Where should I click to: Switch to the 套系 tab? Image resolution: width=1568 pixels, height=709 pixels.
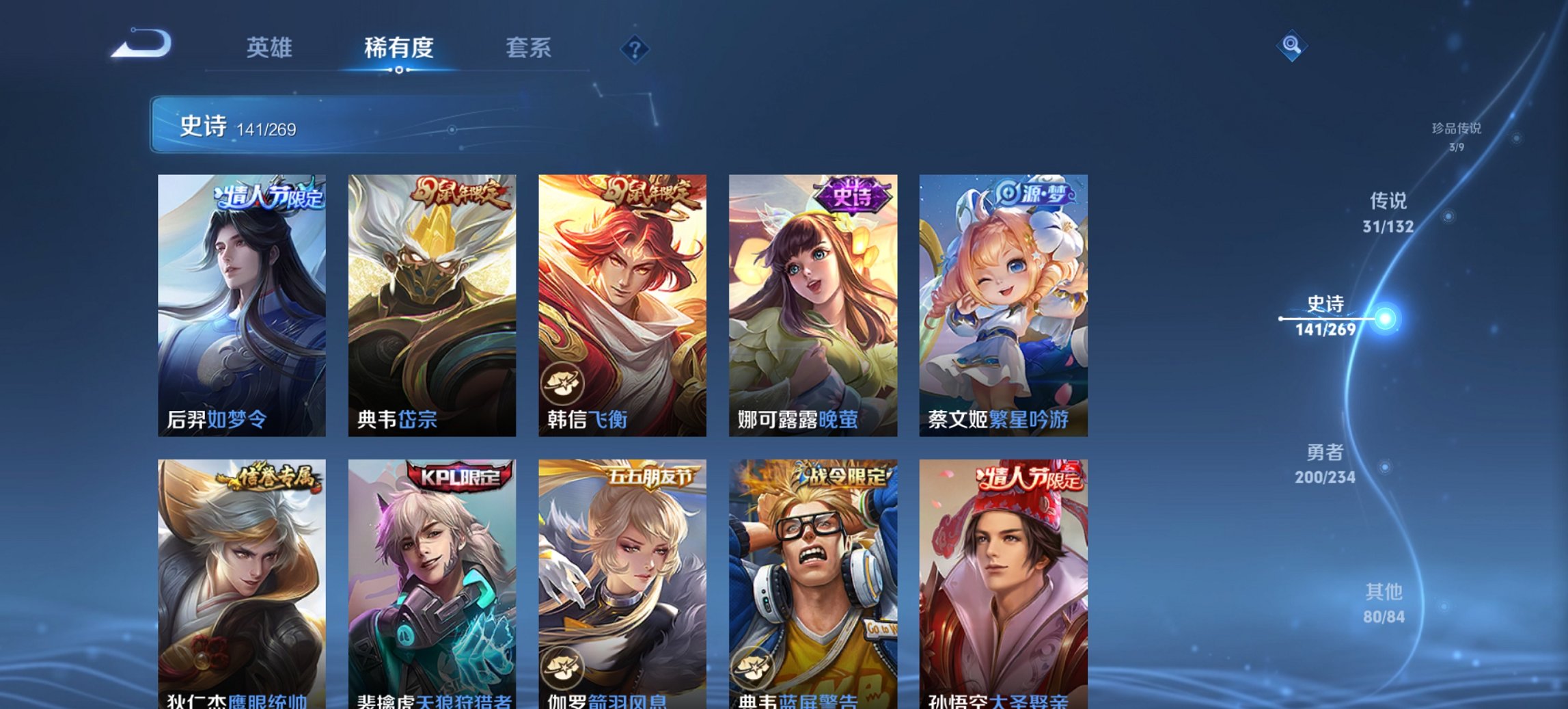coord(529,48)
